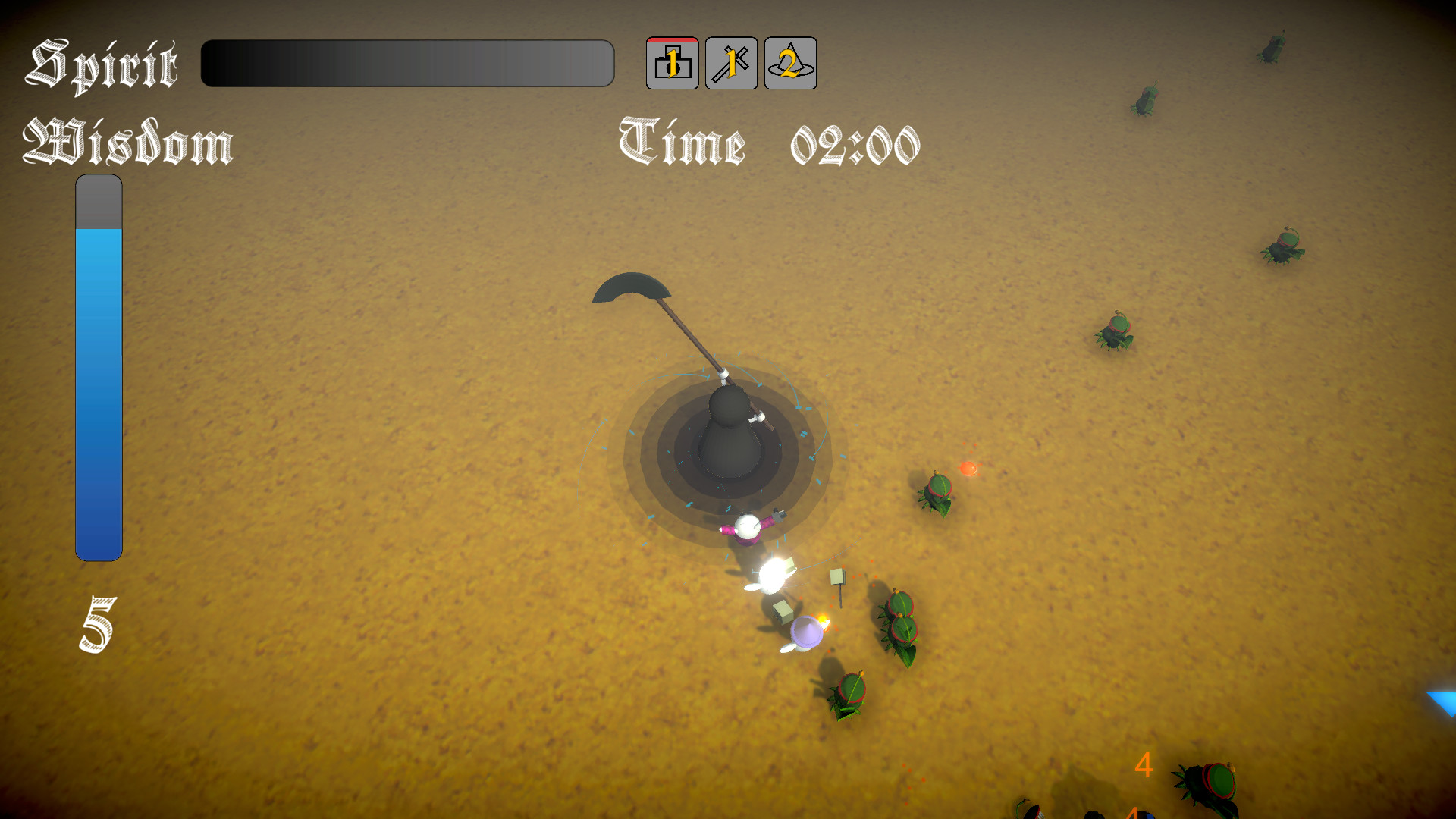Trigger the witch hat spell numbered 2
The width and height of the screenshot is (1456, 819).
tap(789, 64)
